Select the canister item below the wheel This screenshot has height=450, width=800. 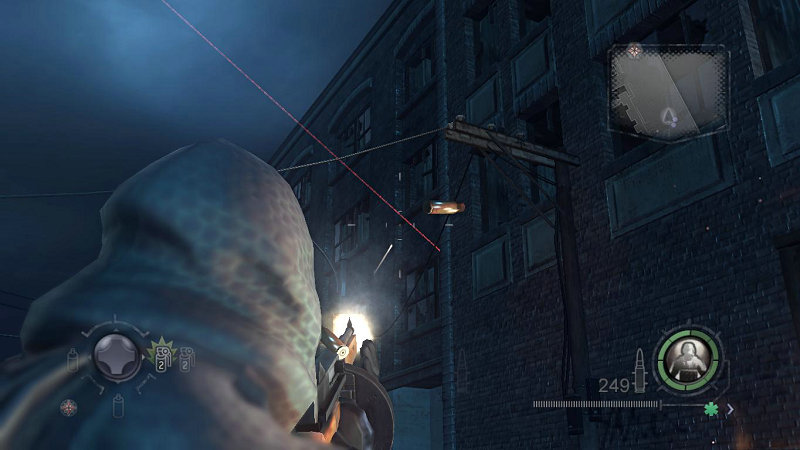(118, 405)
